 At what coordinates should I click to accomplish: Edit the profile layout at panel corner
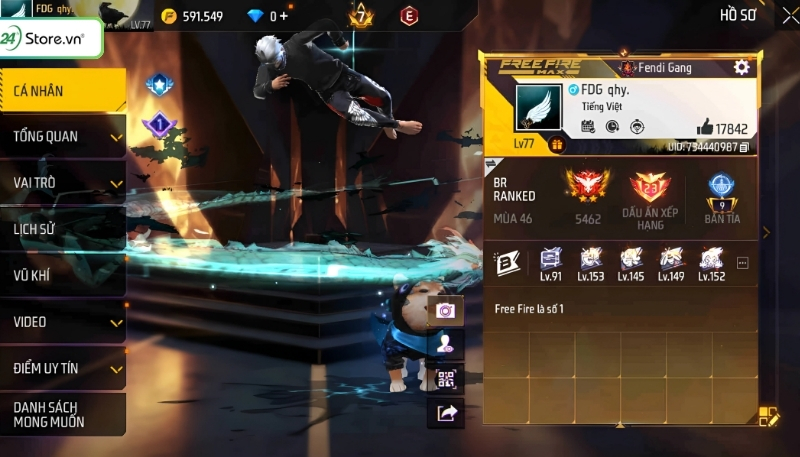coord(767,415)
